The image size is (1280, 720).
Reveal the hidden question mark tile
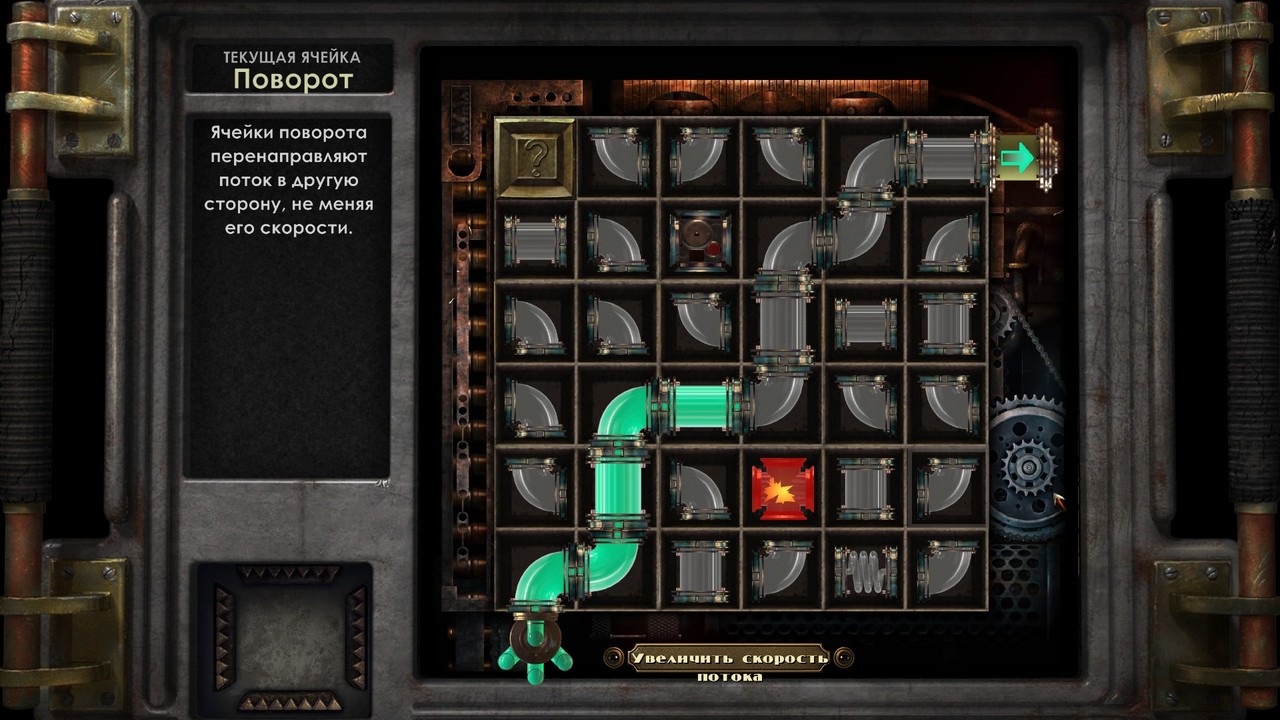(535, 158)
